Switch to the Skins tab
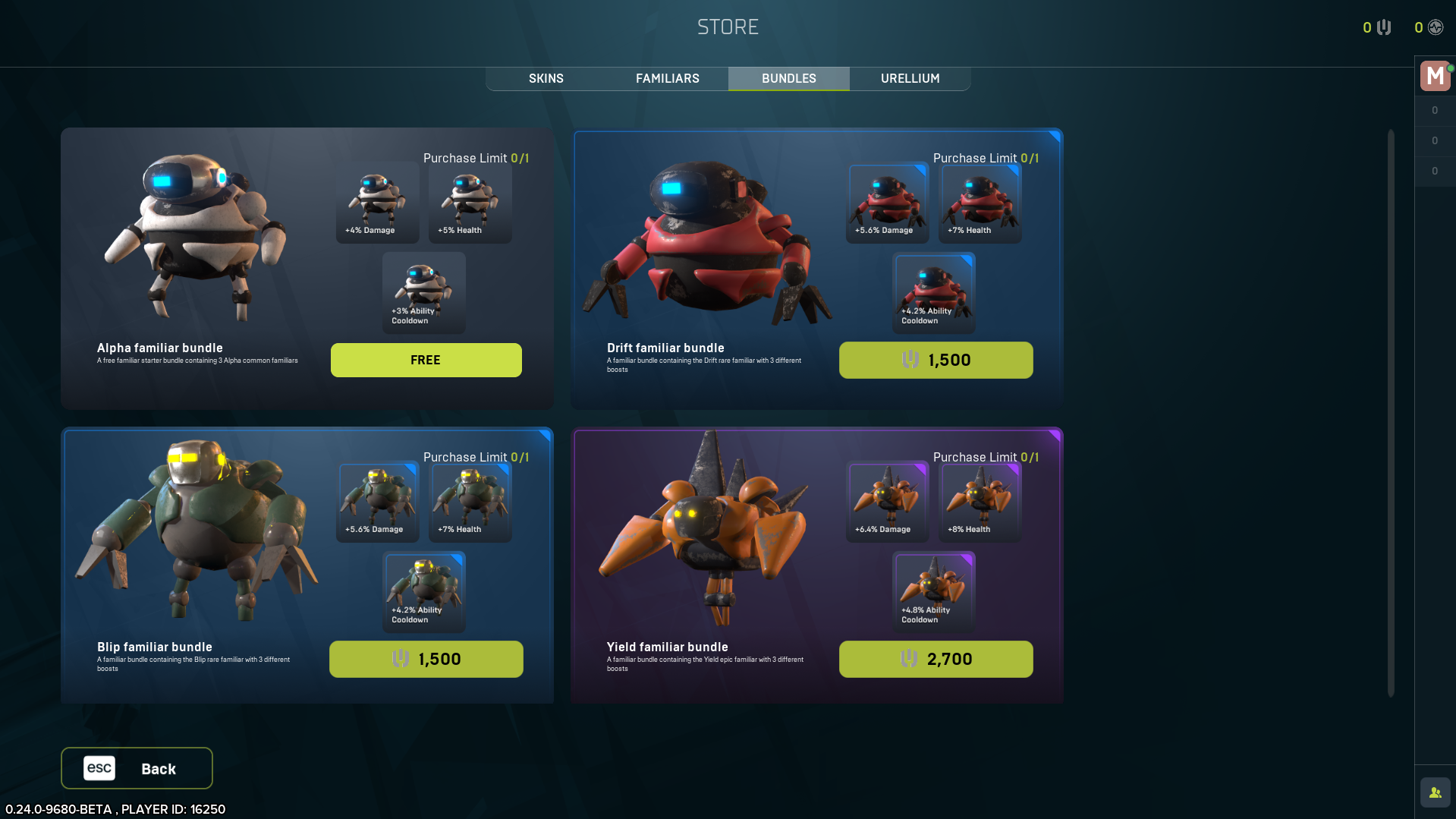The image size is (1456, 819). (x=546, y=79)
